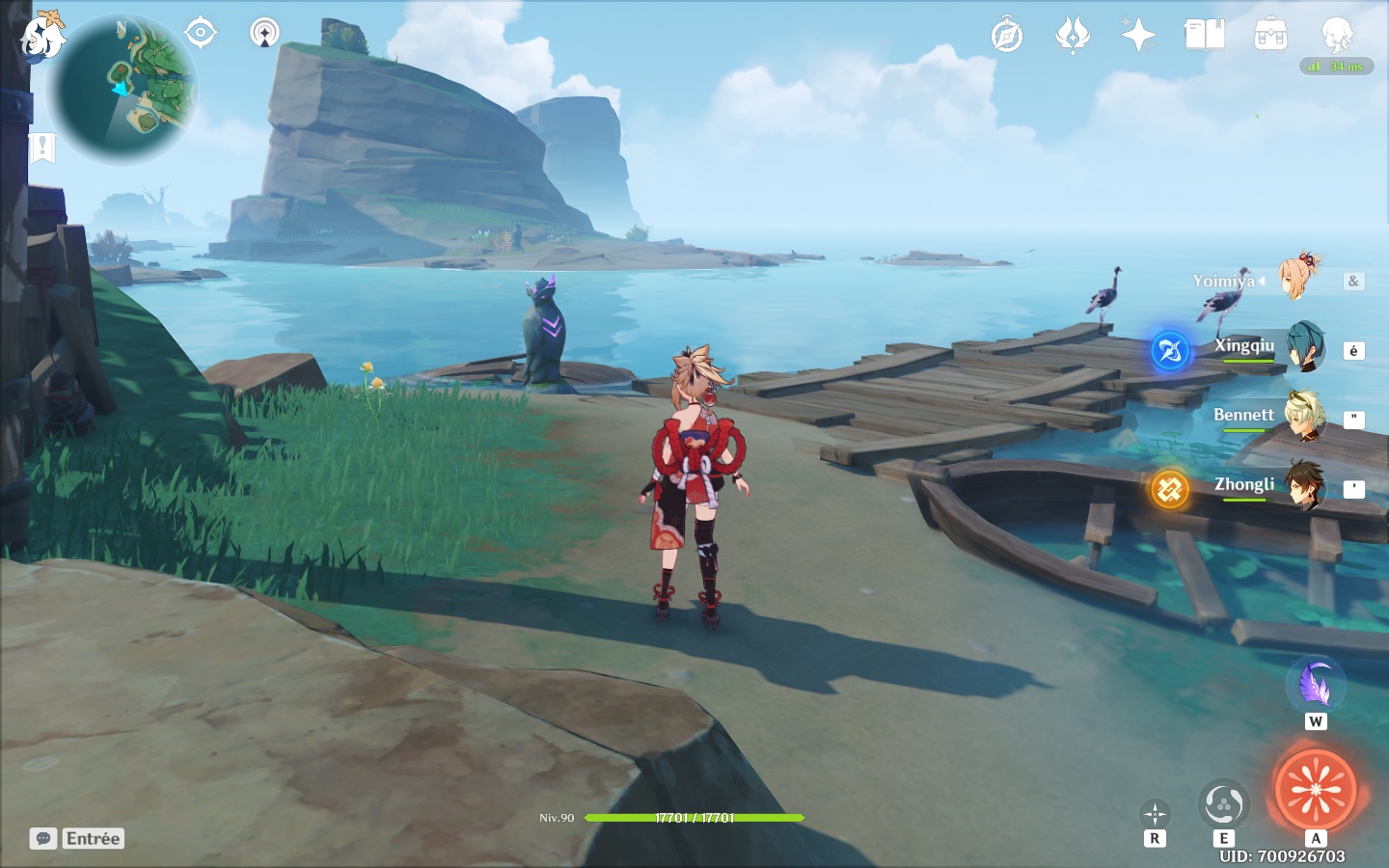Open the inventory backpack icon
The image size is (1389, 868).
click(1270, 36)
